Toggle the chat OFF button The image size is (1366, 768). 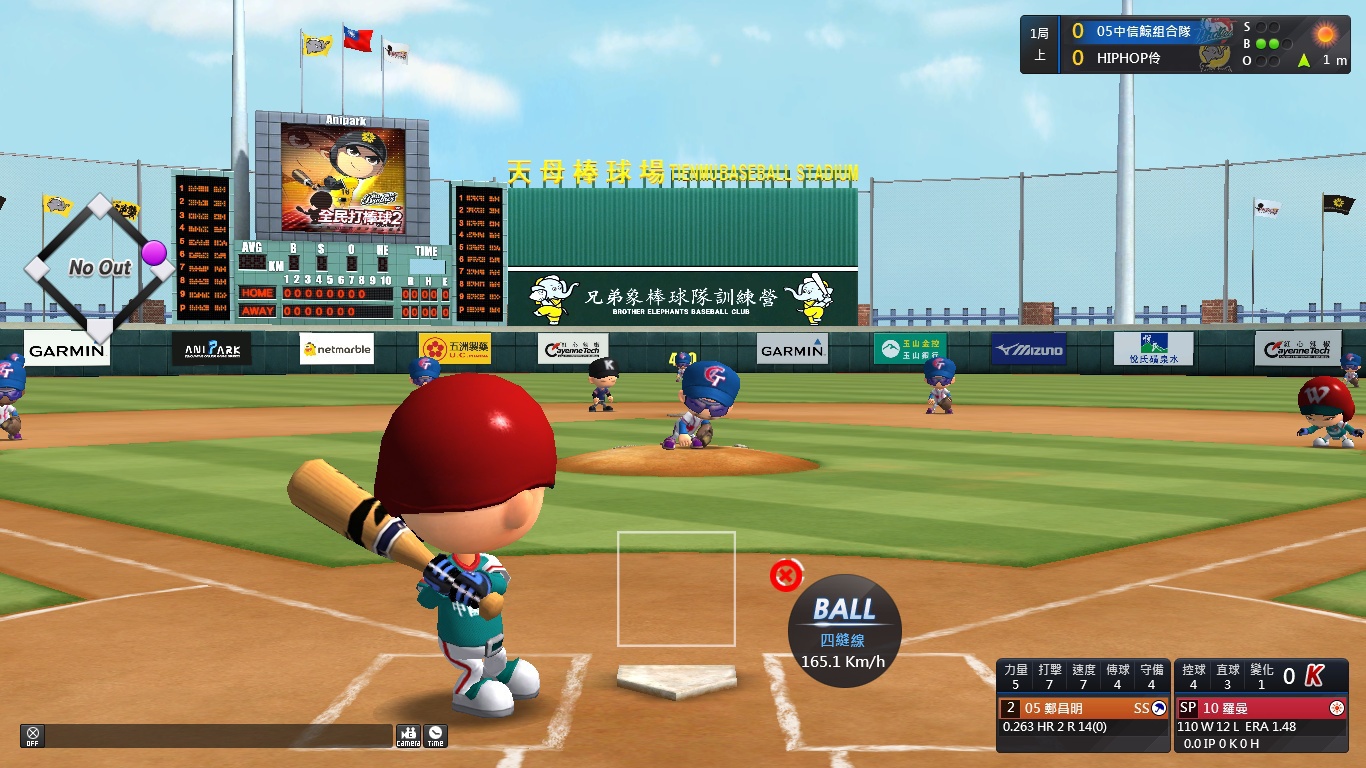[33, 736]
